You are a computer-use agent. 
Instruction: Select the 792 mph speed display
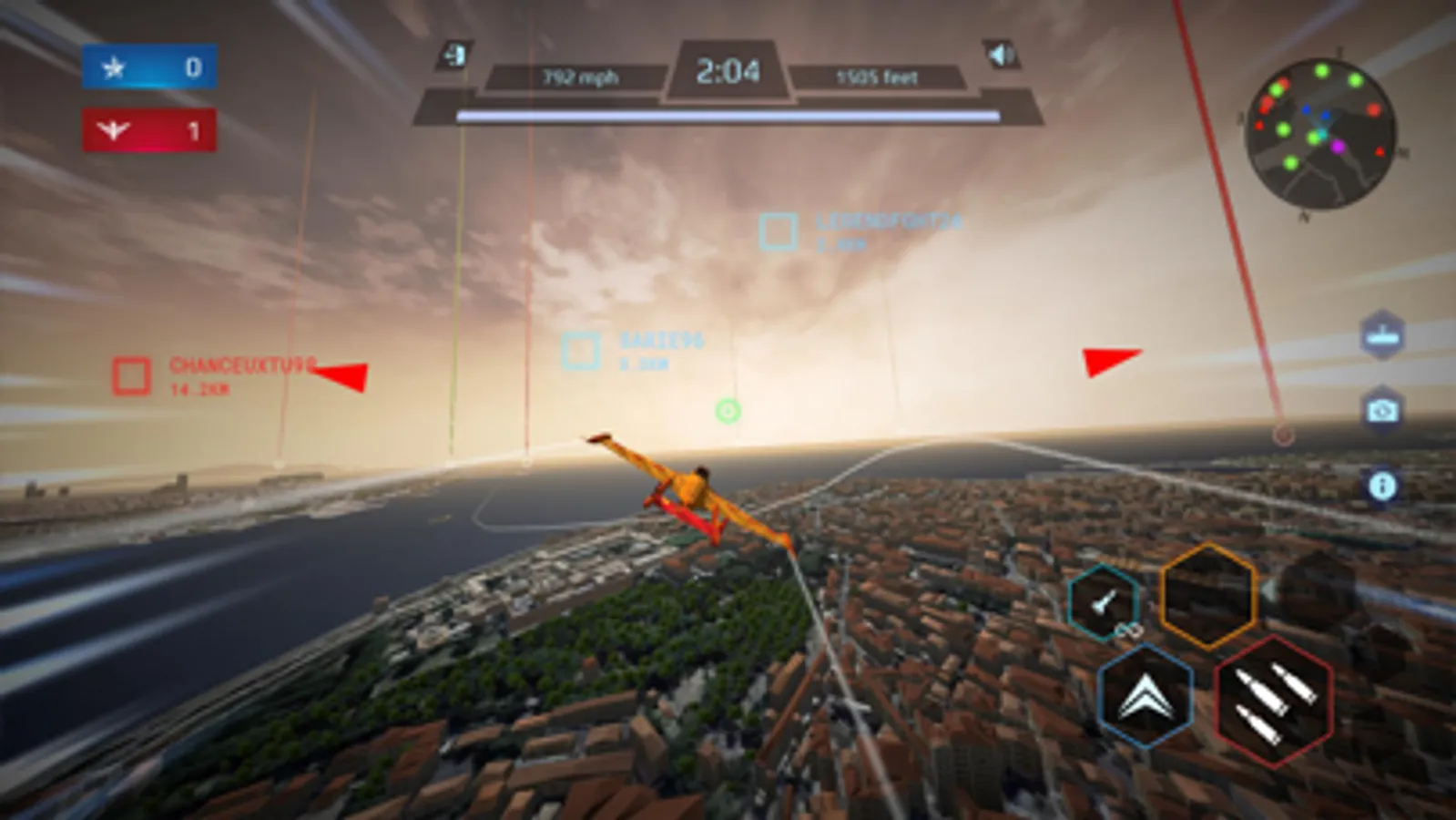point(579,77)
